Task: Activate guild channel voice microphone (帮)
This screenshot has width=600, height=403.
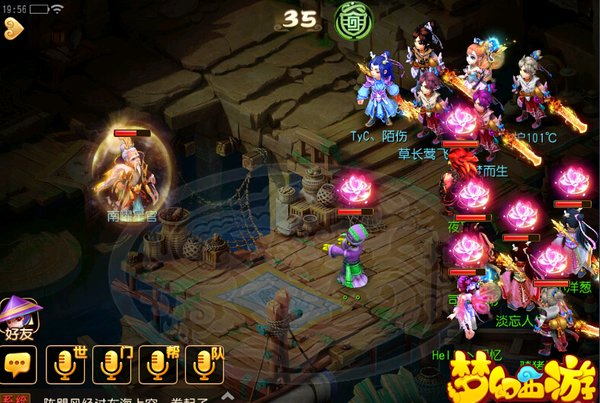Action: tap(160, 364)
